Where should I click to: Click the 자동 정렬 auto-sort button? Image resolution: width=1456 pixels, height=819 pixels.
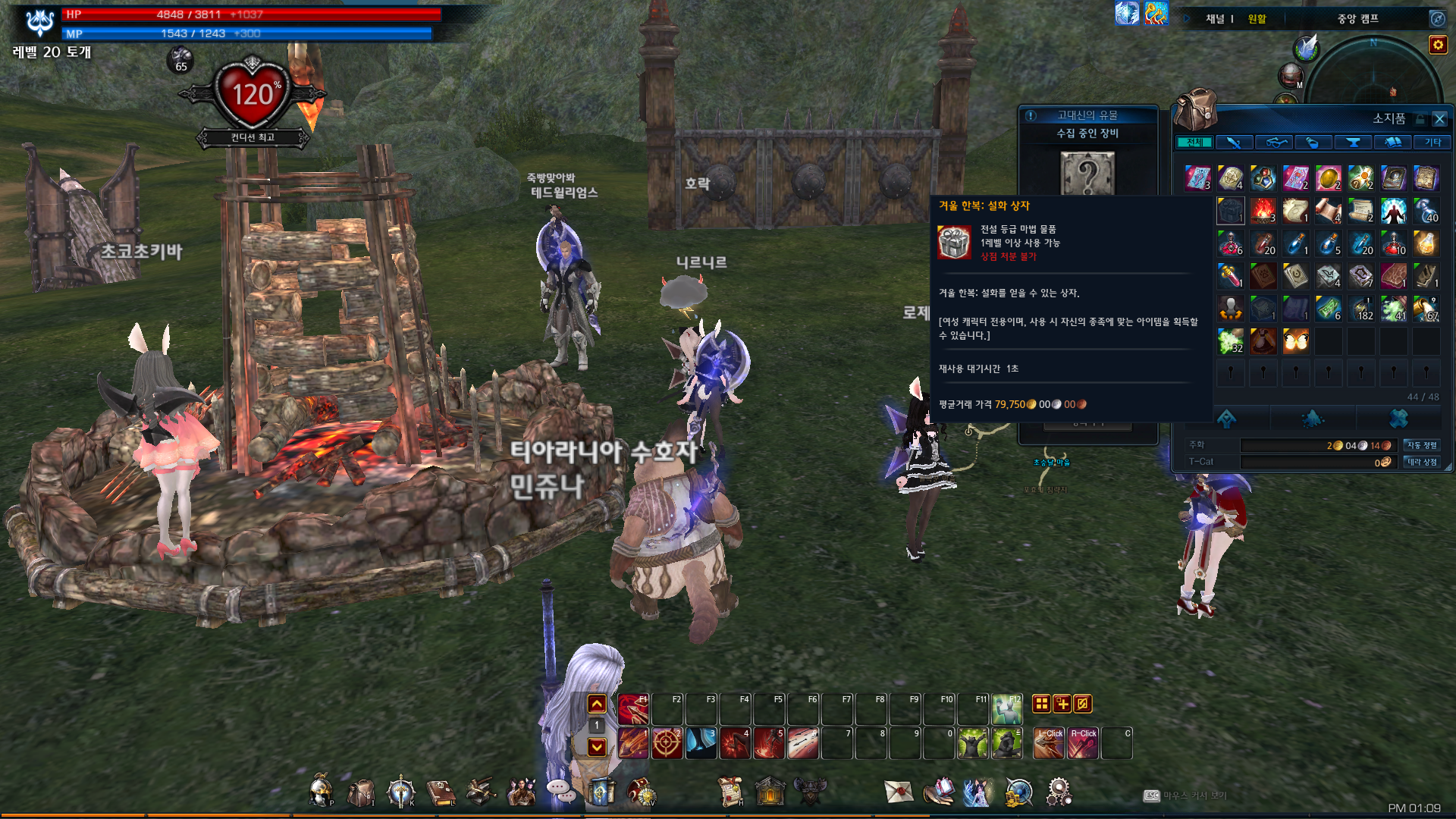click(1422, 445)
